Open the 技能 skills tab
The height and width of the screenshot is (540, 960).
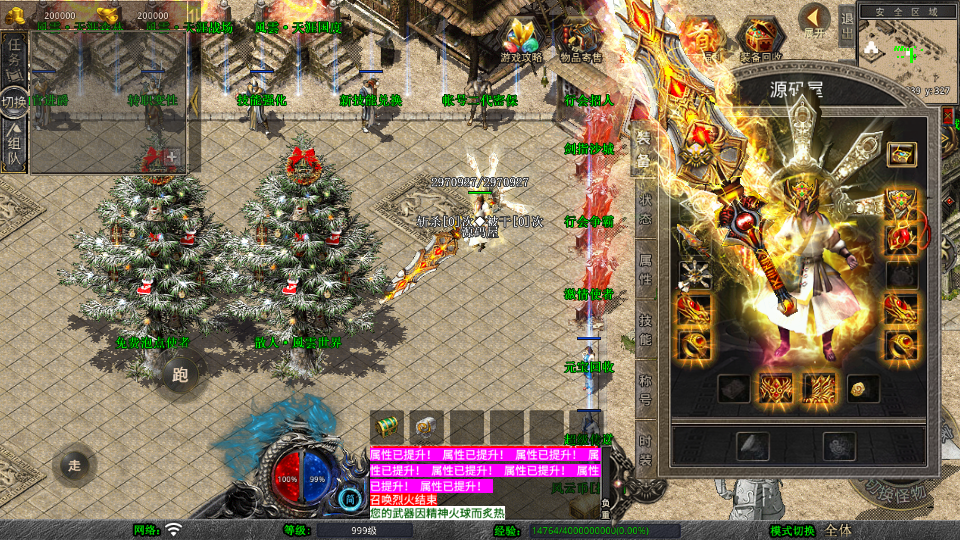click(x=646, y=332)
